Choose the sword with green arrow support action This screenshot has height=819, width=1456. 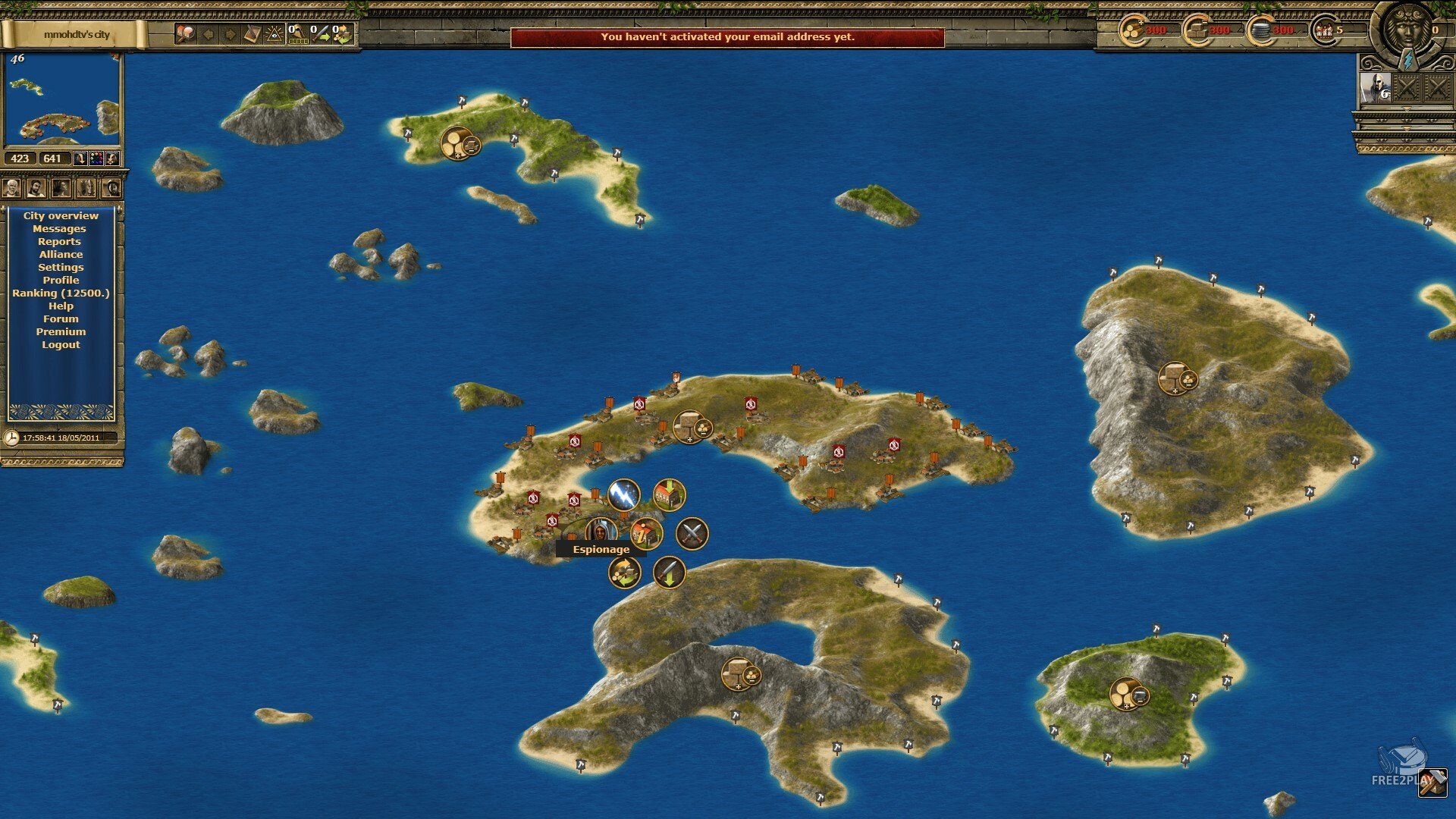[669, 573]
